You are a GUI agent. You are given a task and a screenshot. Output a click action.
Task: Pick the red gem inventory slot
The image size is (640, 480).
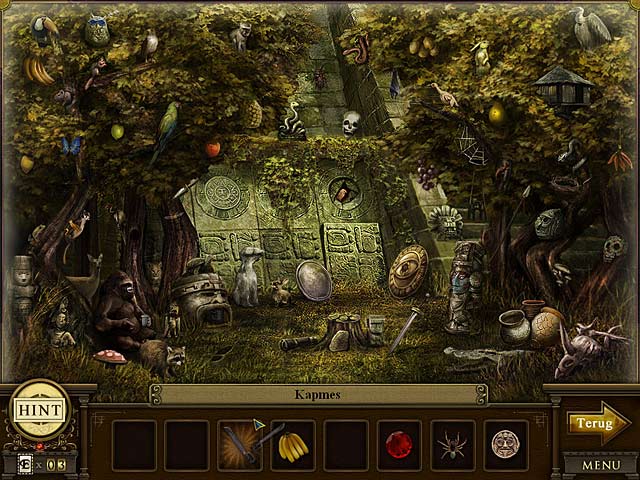(399, 443)
